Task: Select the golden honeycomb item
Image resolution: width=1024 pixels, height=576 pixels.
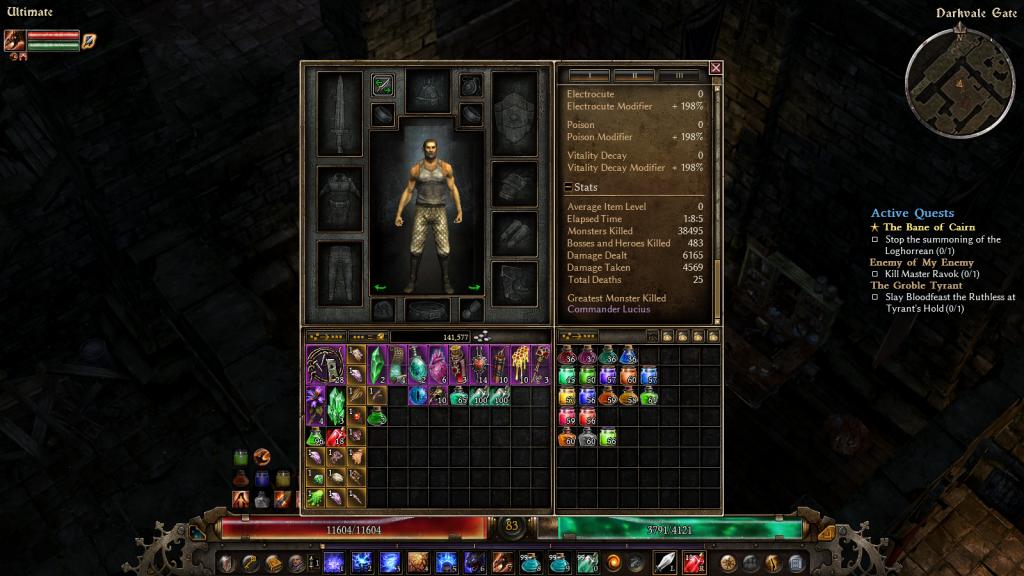Action: coord(520,364)
